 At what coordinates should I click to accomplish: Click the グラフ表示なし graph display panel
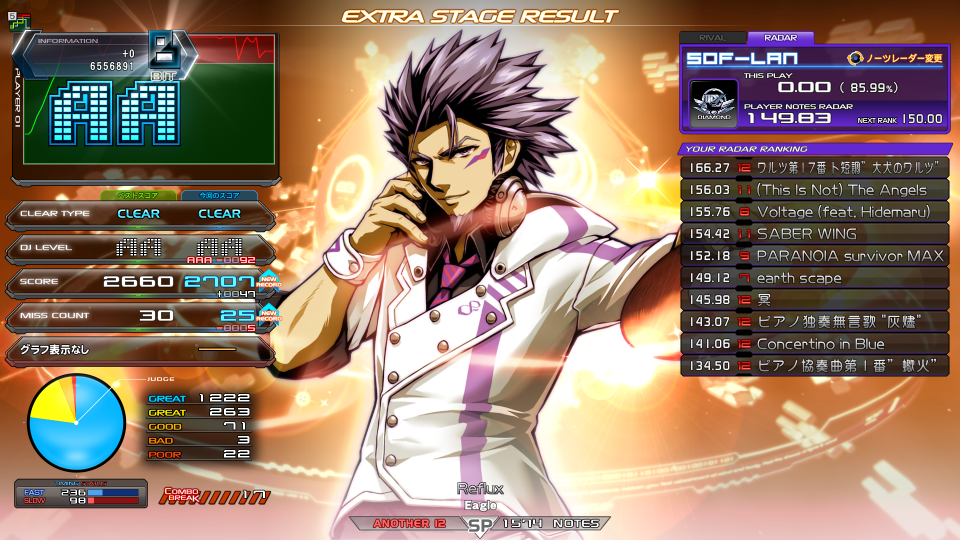[x=138, y=350]
